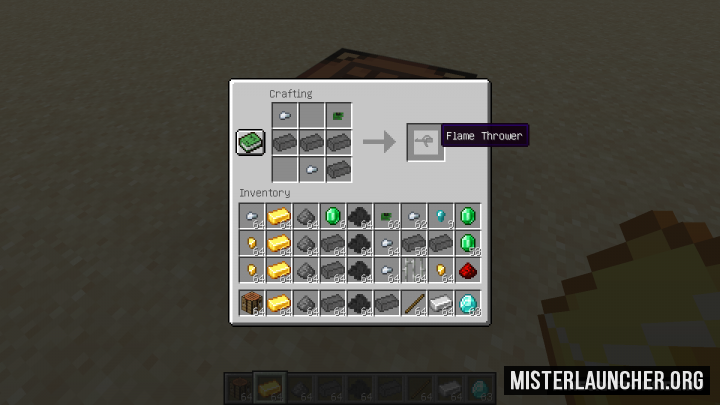Pick up the iron bars item in the inventory
The image size is (720, 405).
[x=413, y=270]
